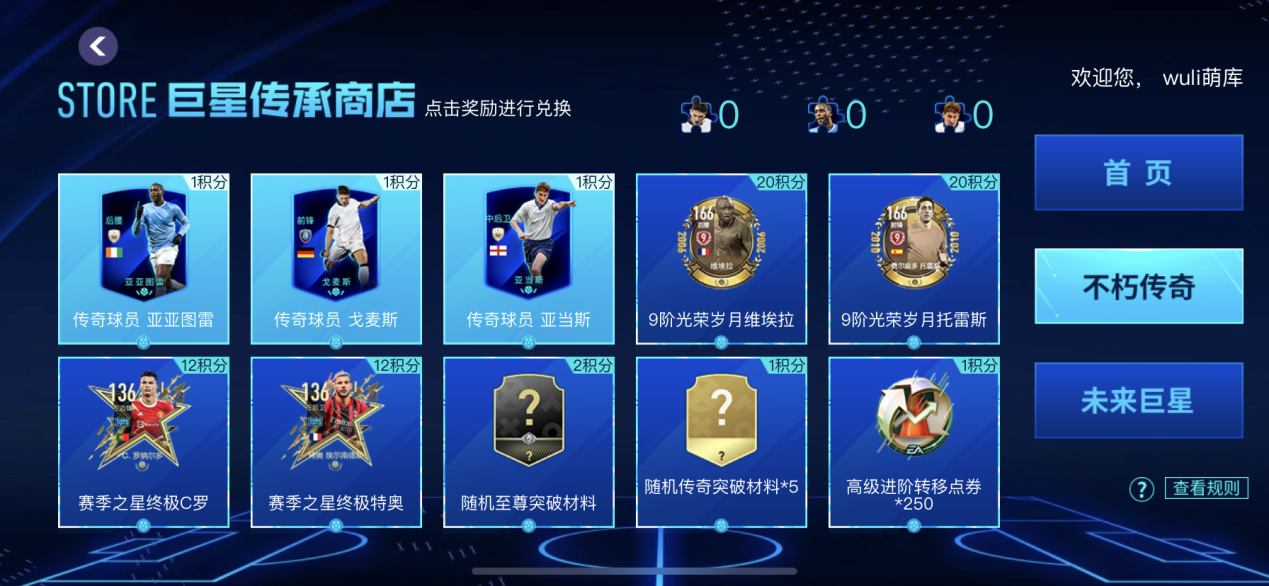Redeem 传奇球员 亚亚图雷 card

pyautogui.click(x=143, y=258)
